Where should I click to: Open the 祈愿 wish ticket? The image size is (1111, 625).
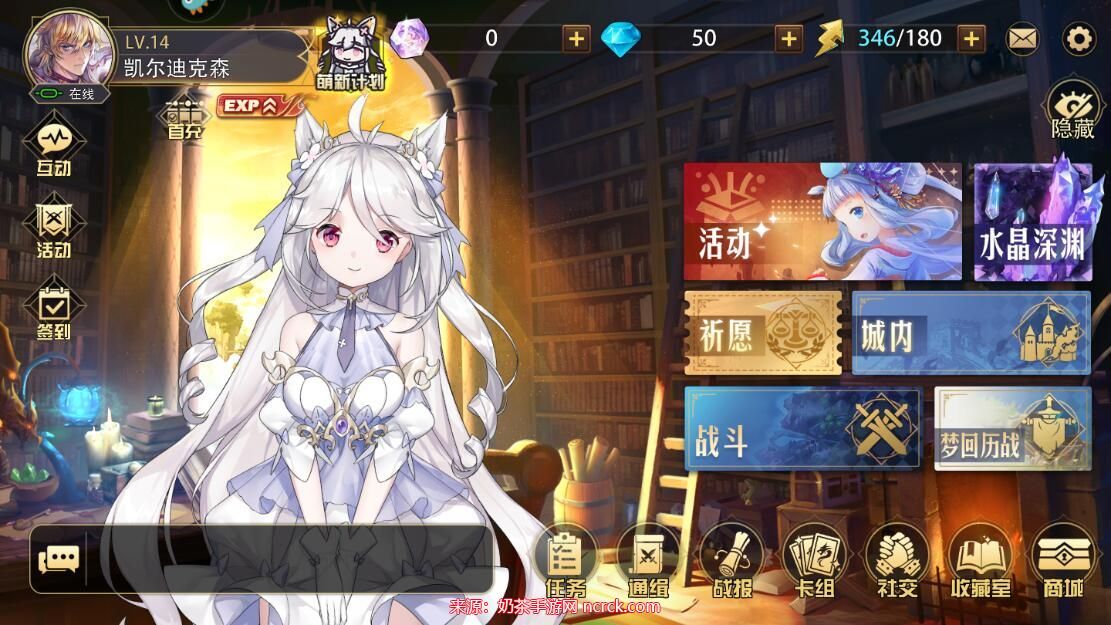(762, 332)
